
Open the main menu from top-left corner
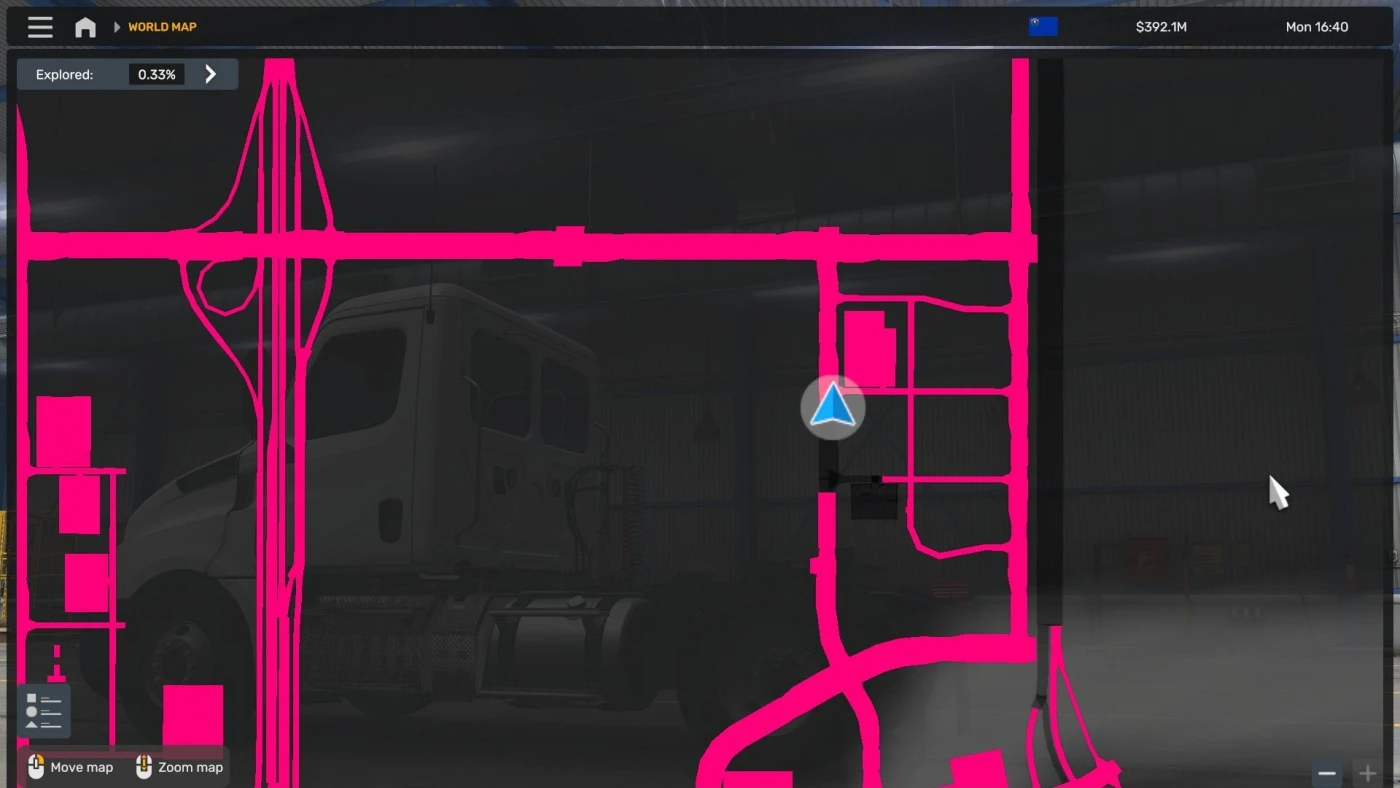[39, 27]
